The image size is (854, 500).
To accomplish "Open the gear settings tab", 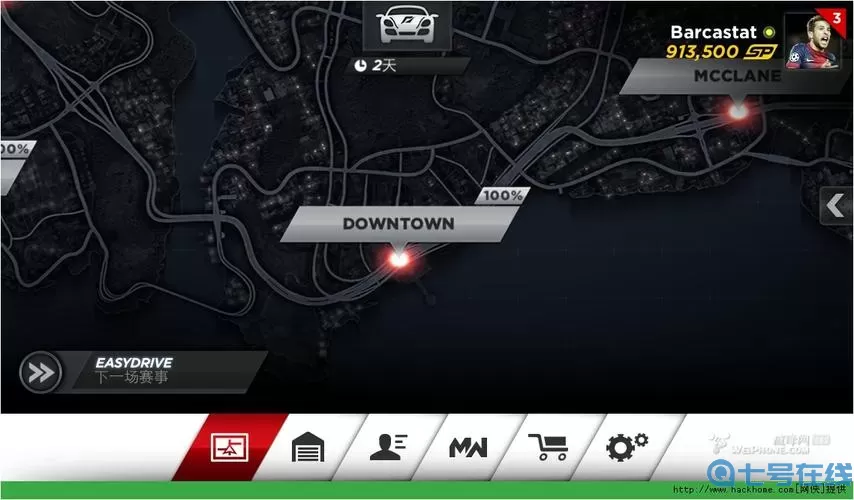I will pyautogui.click(x=627, y=446).
